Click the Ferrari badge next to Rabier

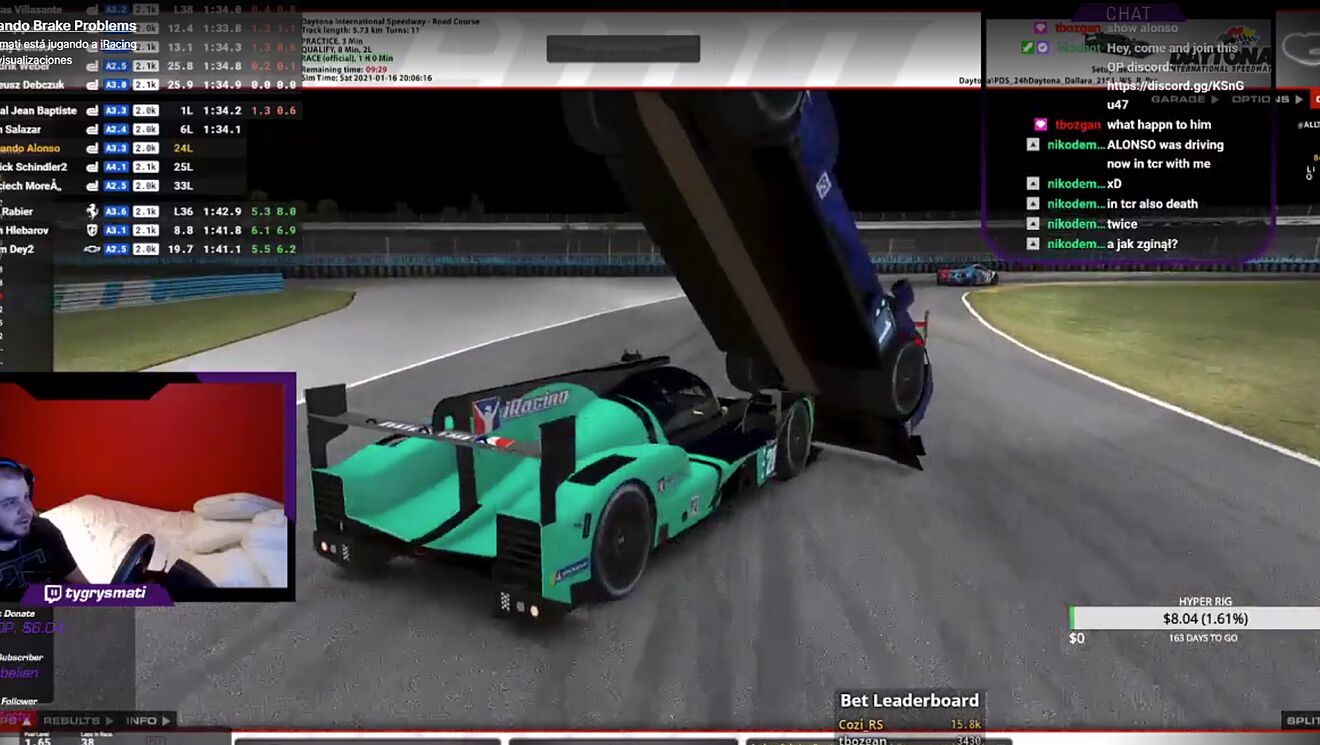click(x=92, y=212)
